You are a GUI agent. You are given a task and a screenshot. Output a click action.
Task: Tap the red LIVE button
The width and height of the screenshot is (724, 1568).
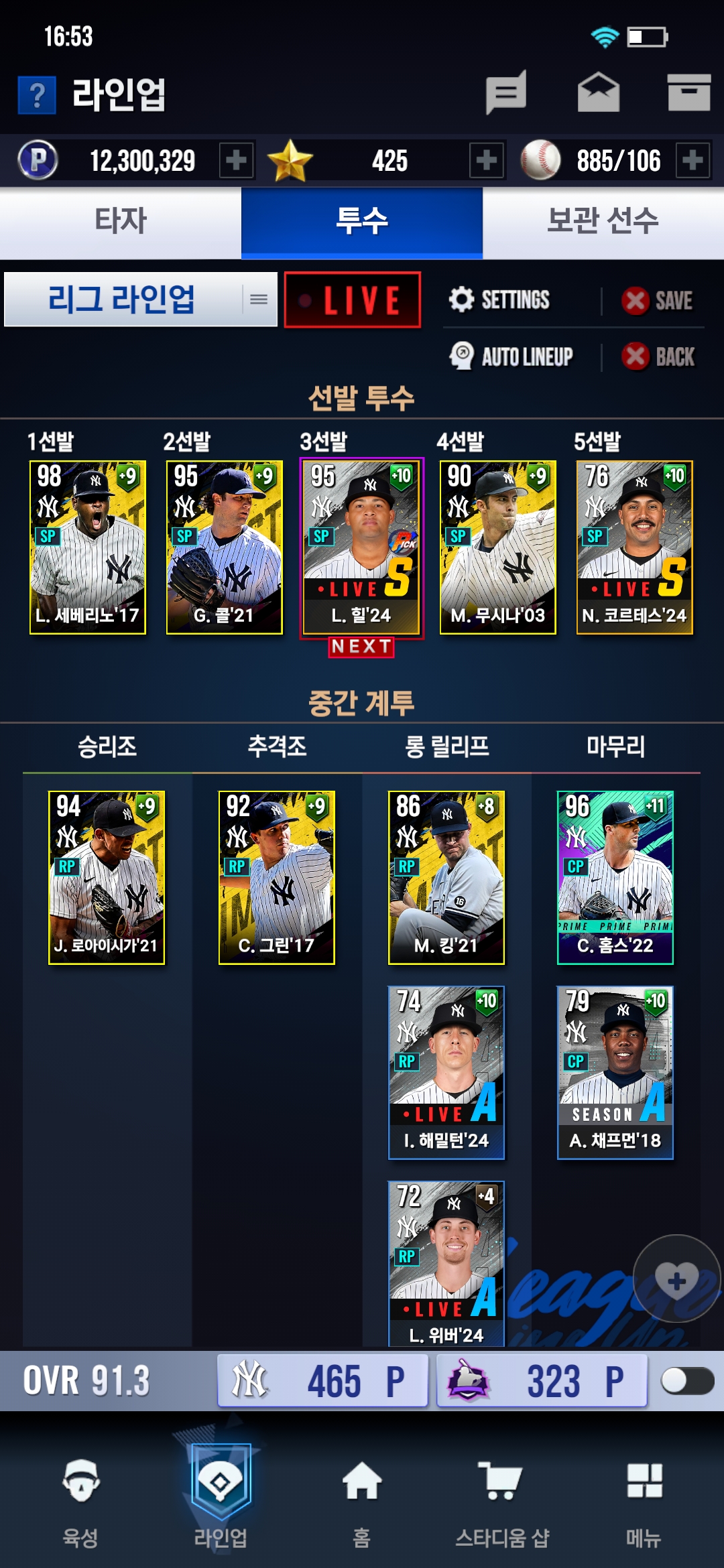pyautogui.click(x=353, y=300)
